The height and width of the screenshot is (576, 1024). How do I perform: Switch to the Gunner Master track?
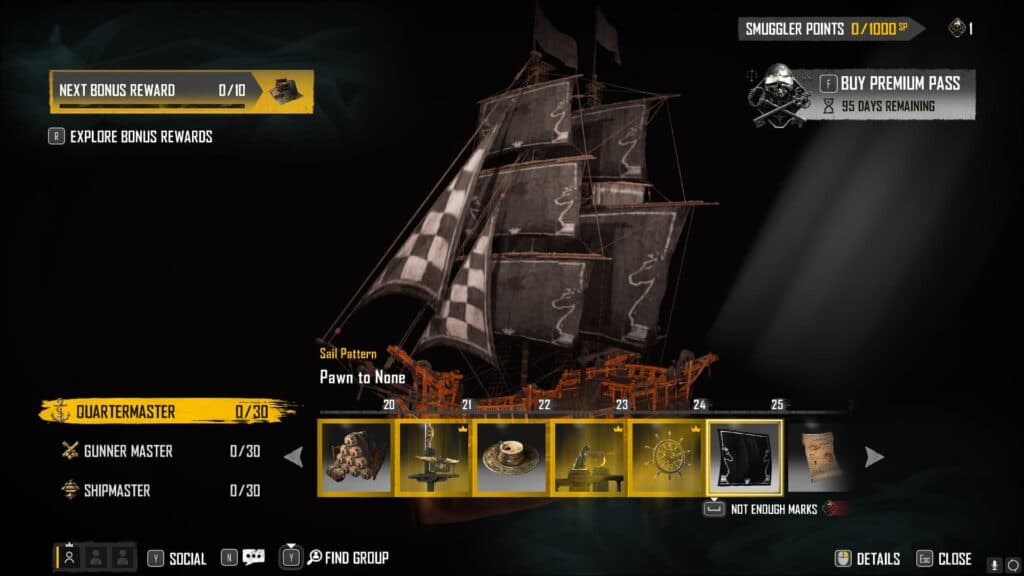pos(128,451)
